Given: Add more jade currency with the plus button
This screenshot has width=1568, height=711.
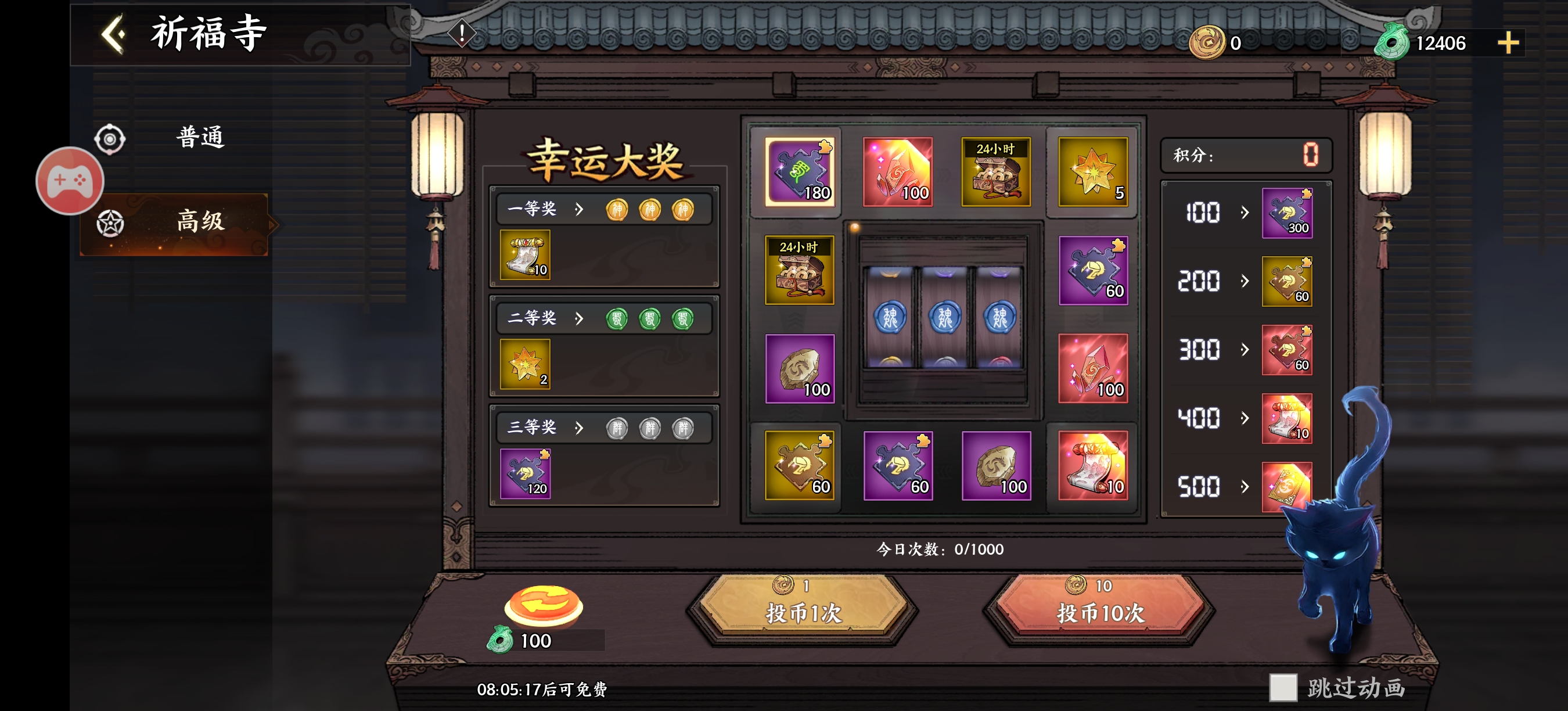Looking at the screenshot, I should (x=1508, y=43).
